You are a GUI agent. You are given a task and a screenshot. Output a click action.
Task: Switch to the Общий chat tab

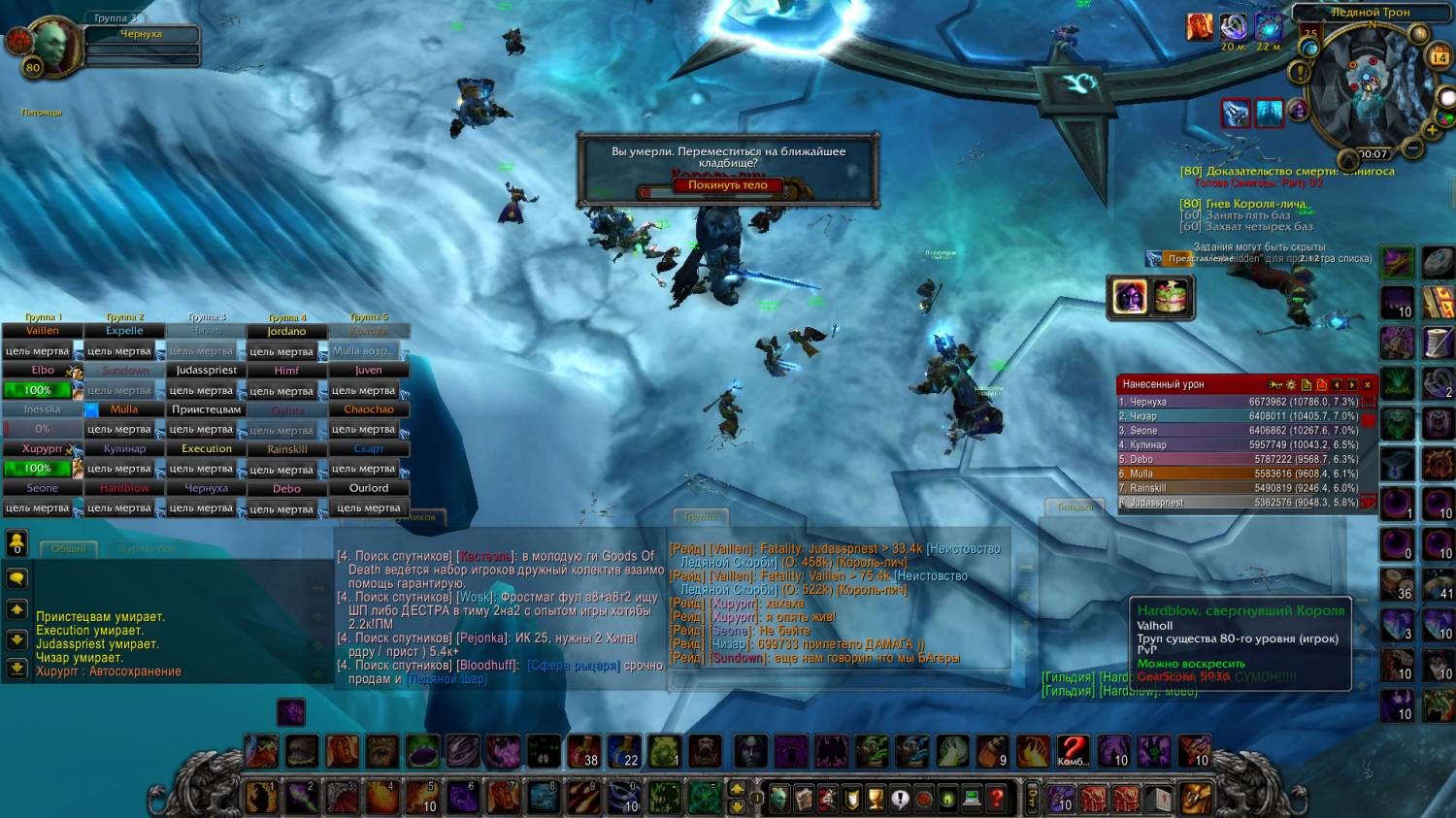click(x=68, y=549)
